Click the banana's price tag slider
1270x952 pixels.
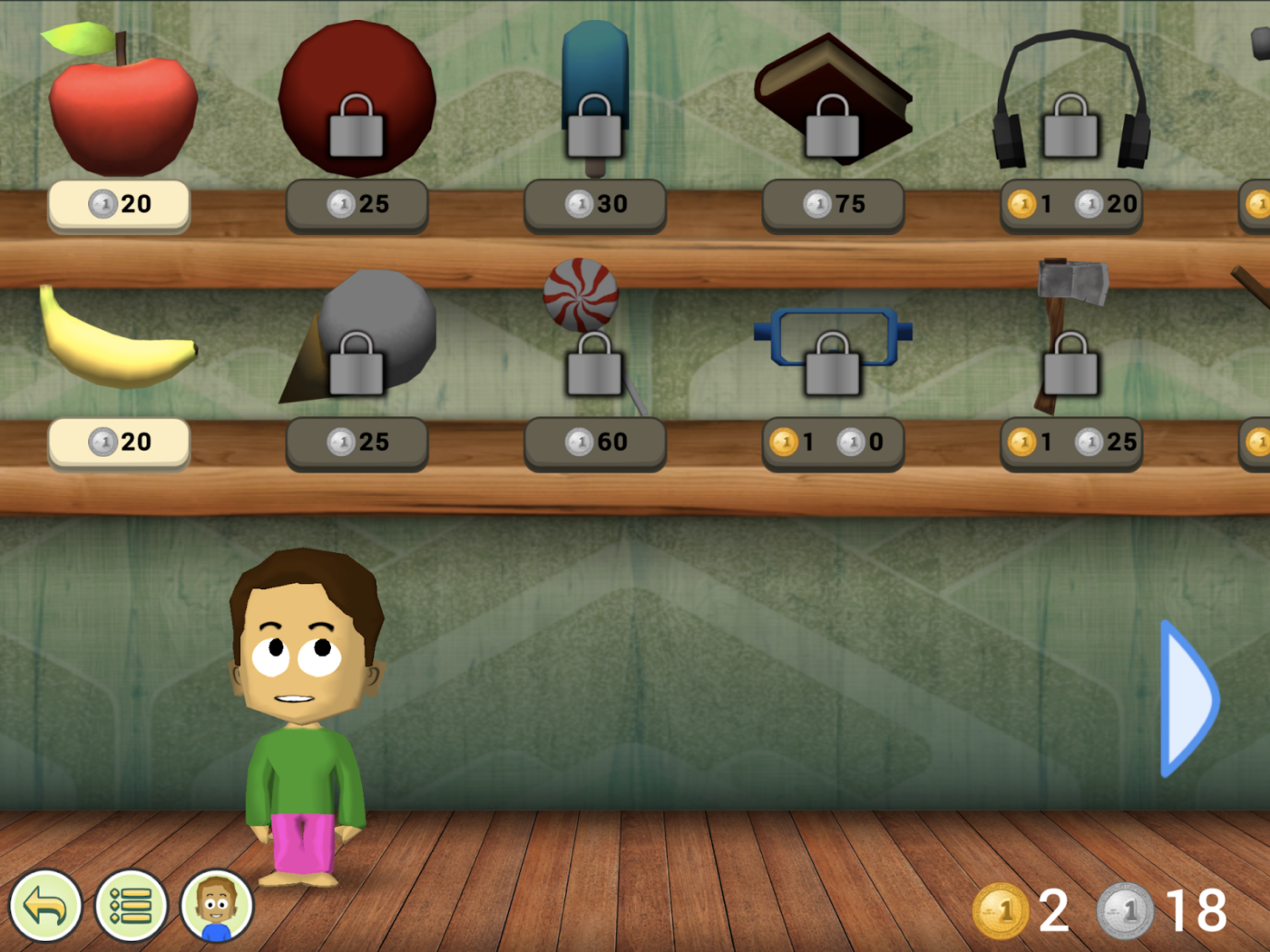click(x=118, y=442)
